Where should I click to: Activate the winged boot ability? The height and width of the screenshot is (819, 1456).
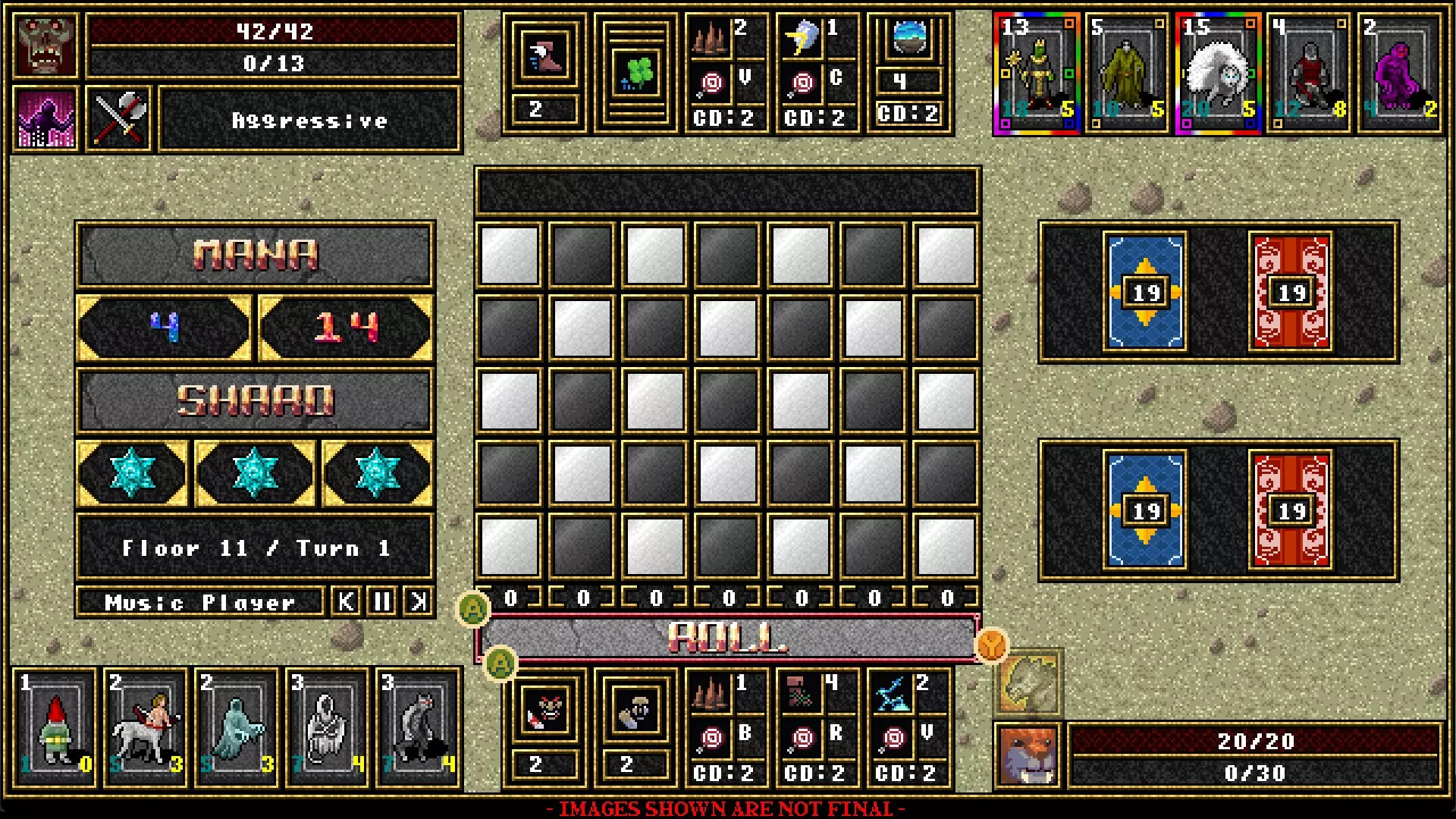tap(544, 57)
